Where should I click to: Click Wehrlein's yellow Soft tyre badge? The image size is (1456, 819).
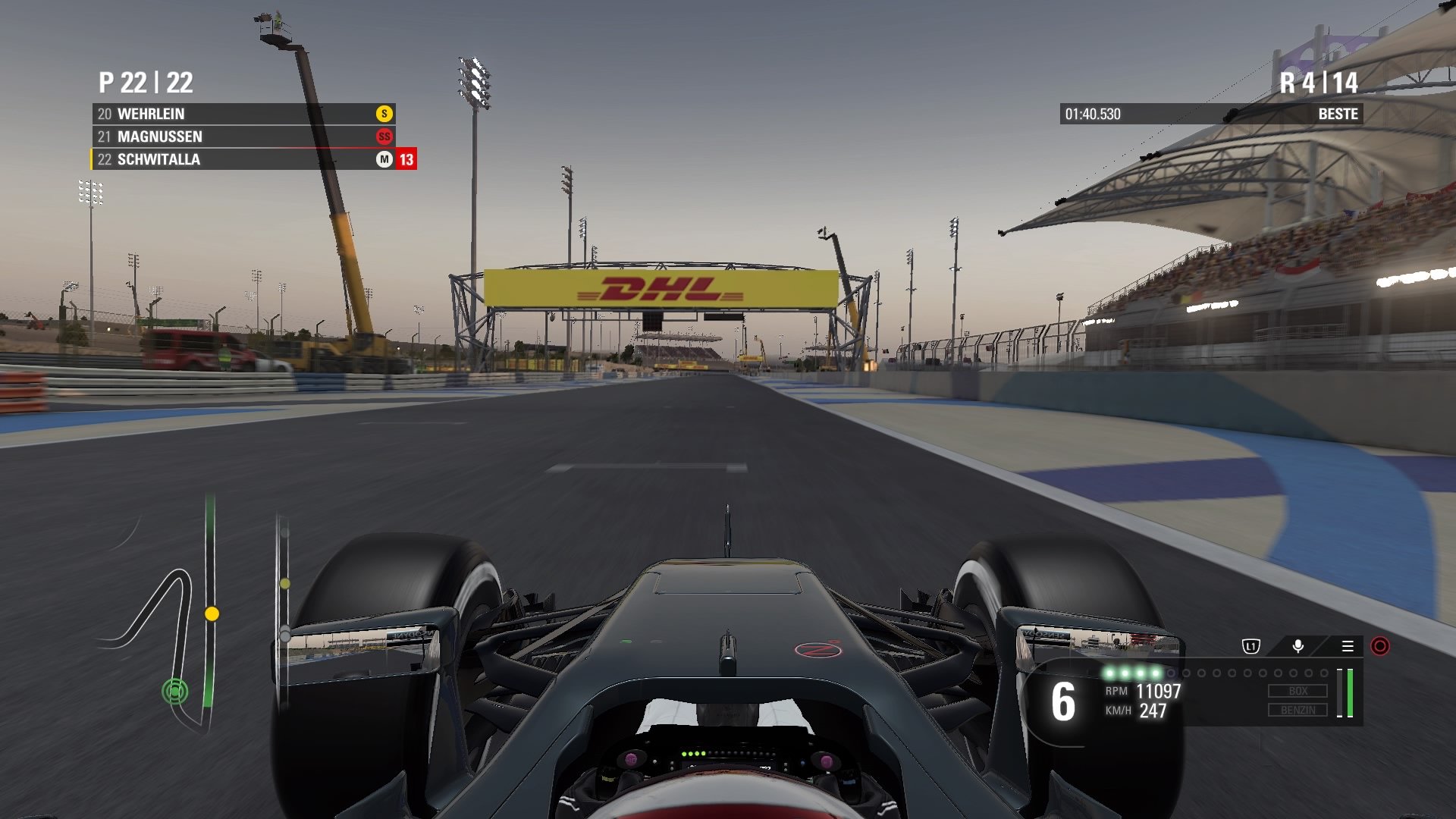[x=385, y=115]
